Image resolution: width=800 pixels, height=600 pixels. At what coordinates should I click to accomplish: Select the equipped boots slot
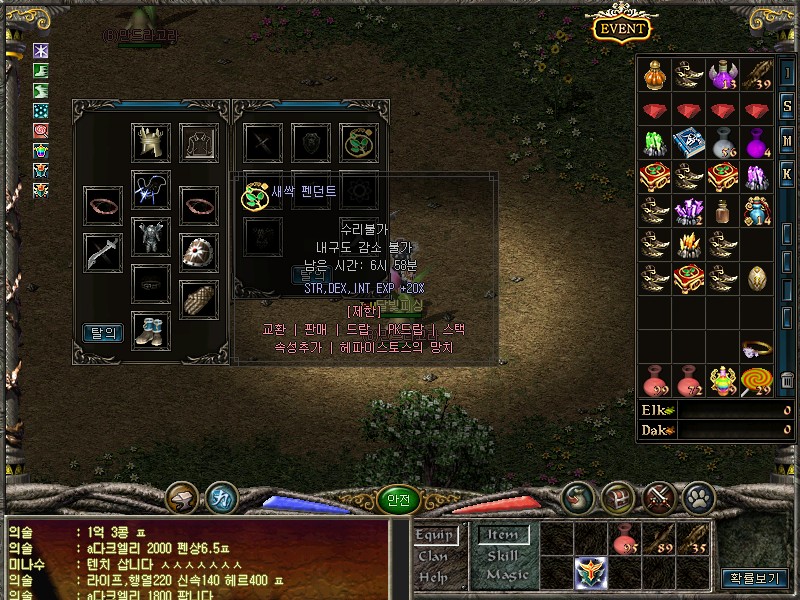151,331
